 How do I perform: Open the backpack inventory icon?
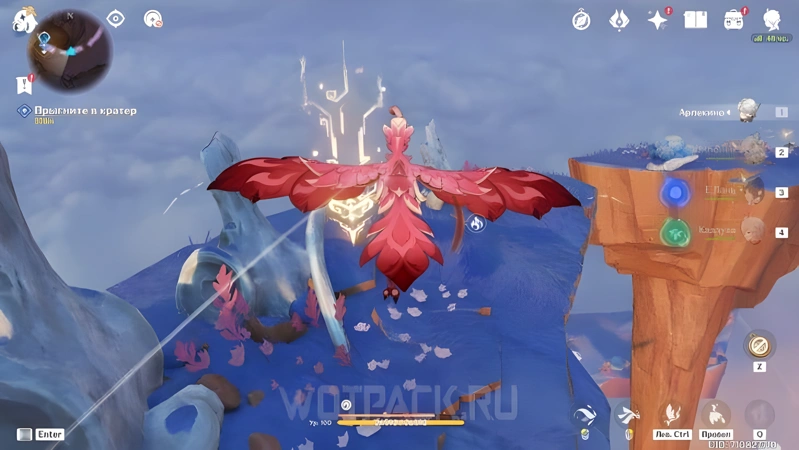[x=734, y=20]
